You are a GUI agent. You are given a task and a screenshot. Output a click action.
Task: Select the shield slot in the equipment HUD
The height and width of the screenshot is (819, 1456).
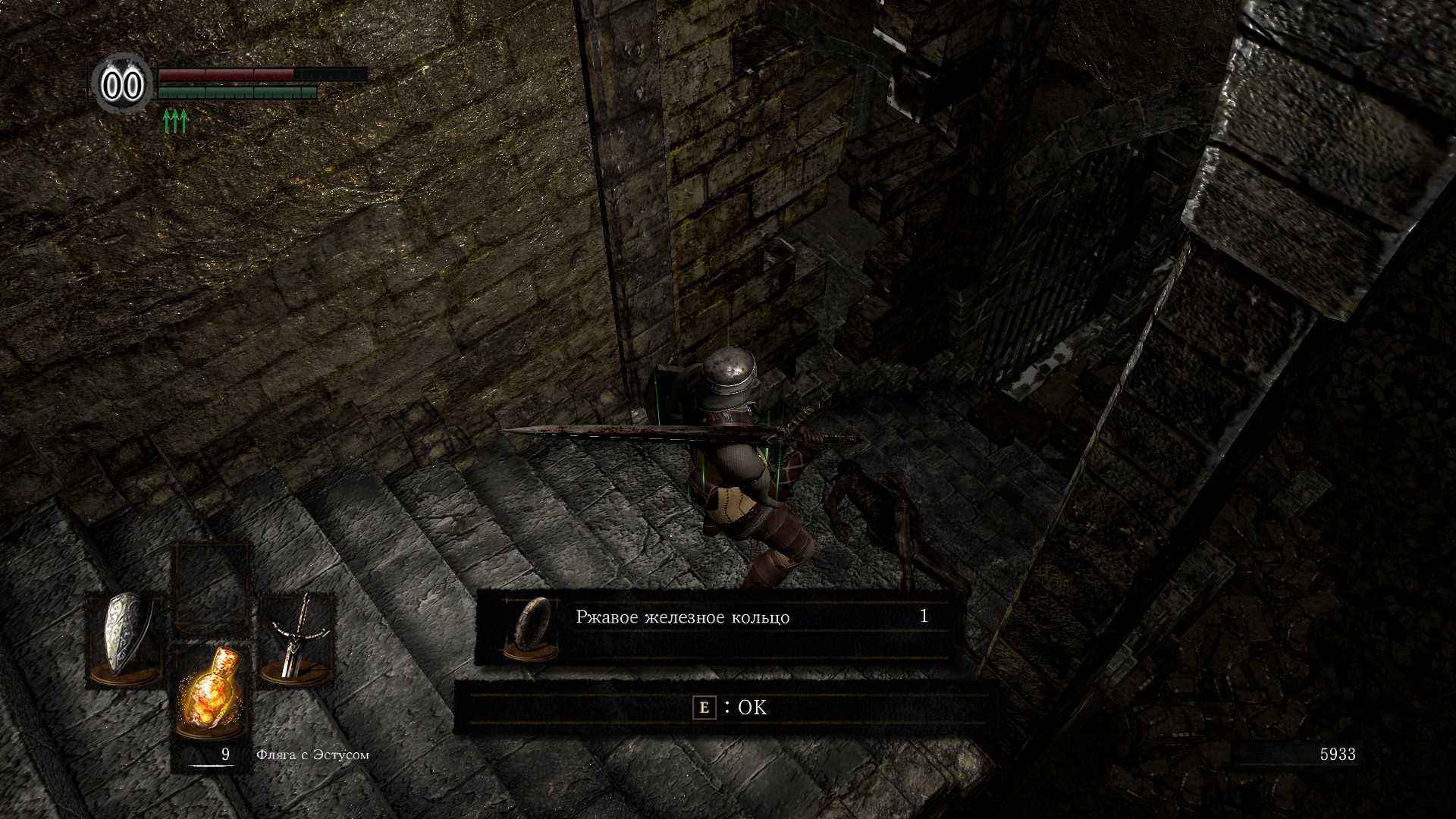tap(125, 639)
